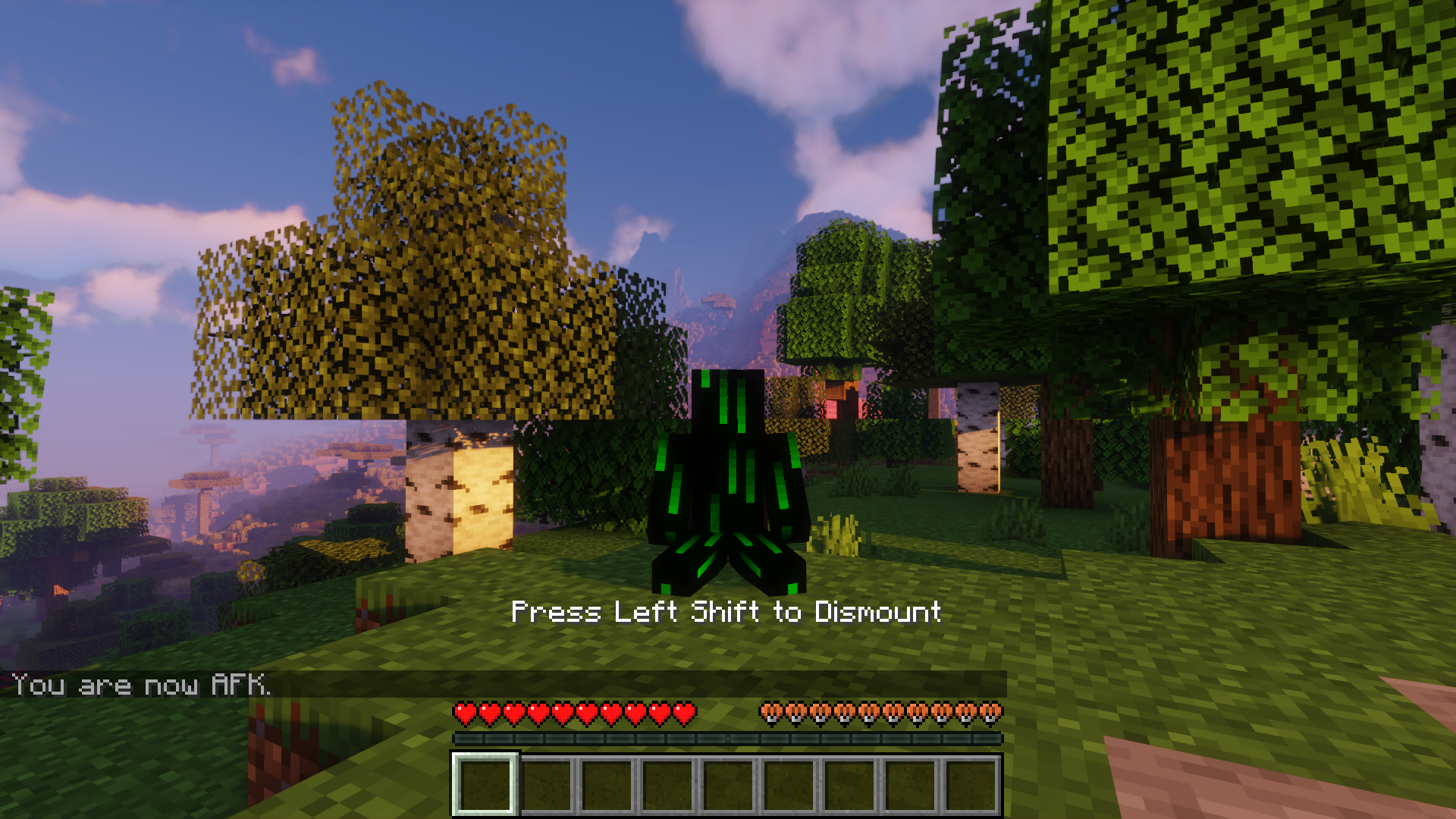The image size is (1456, 819).
Task: Click the rightmost hunger drumstick icon
Action: (x=992, y=713)
